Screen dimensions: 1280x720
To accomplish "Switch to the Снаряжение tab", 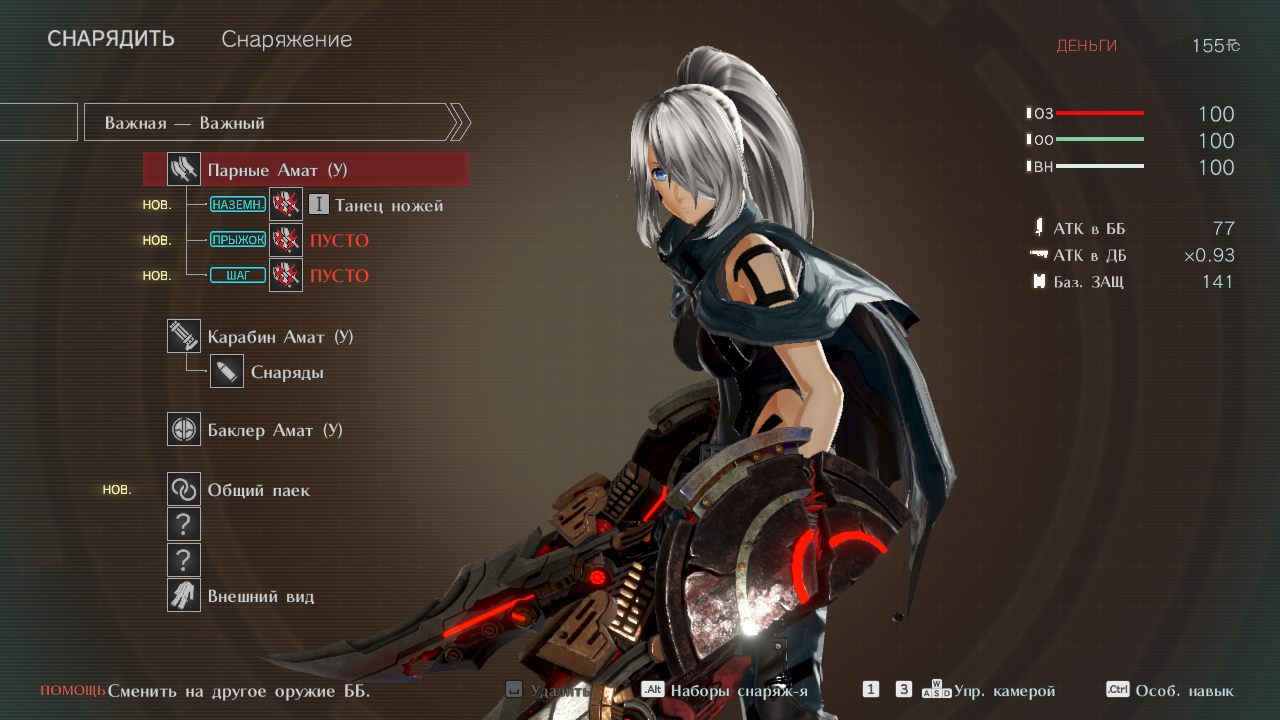I will (286, 40).
